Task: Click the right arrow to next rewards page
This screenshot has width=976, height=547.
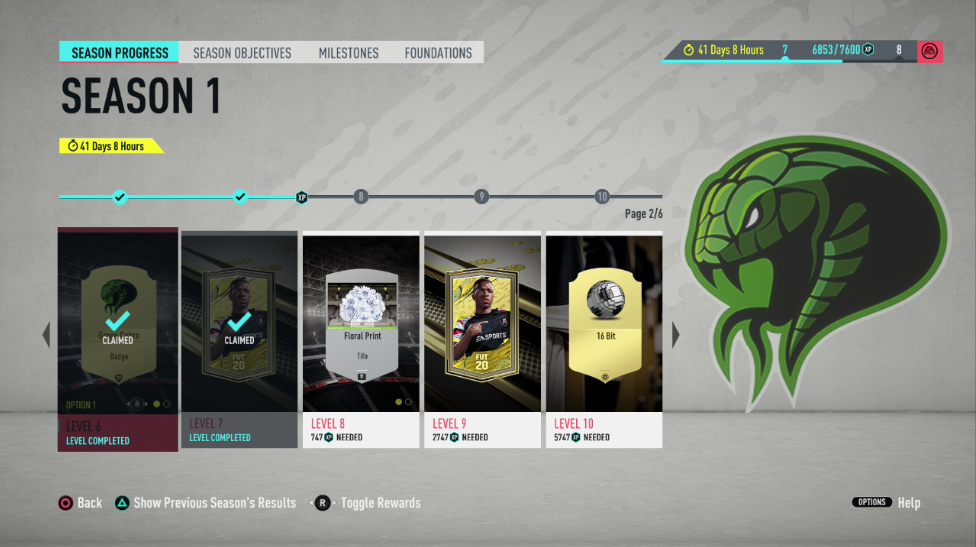Action: 675,335
